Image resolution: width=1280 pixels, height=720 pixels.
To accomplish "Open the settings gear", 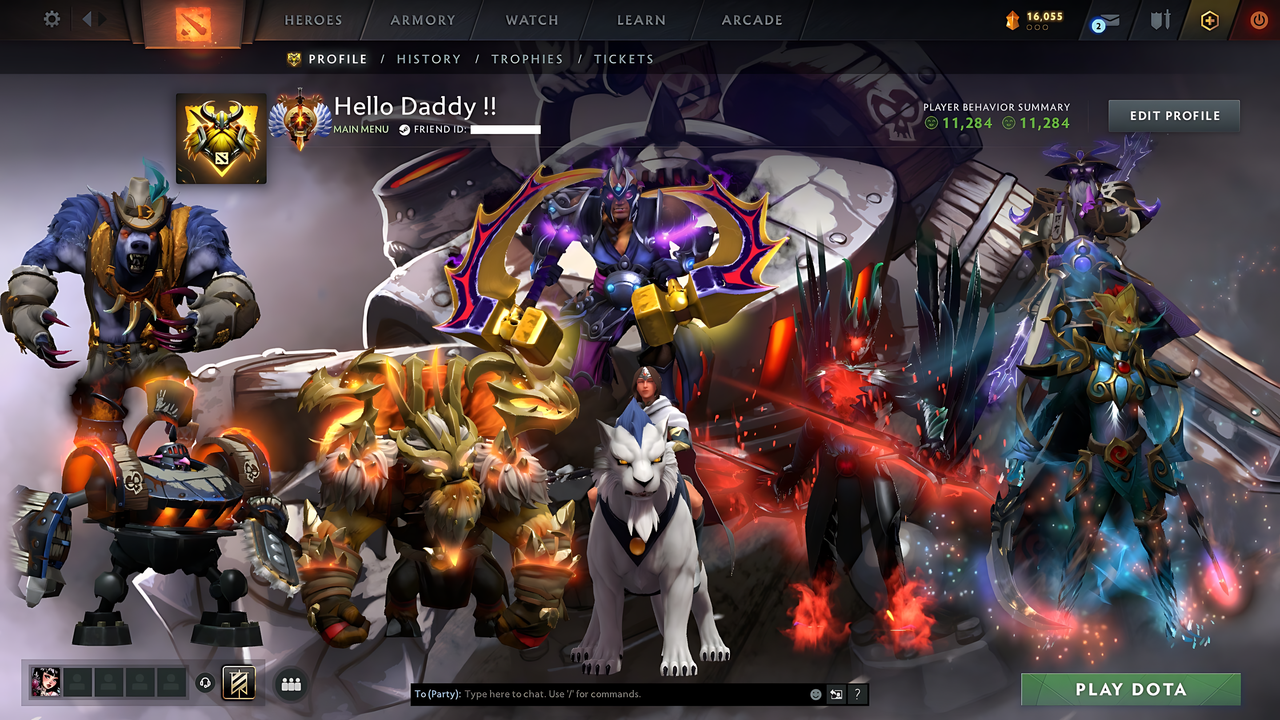I will 52,19.
